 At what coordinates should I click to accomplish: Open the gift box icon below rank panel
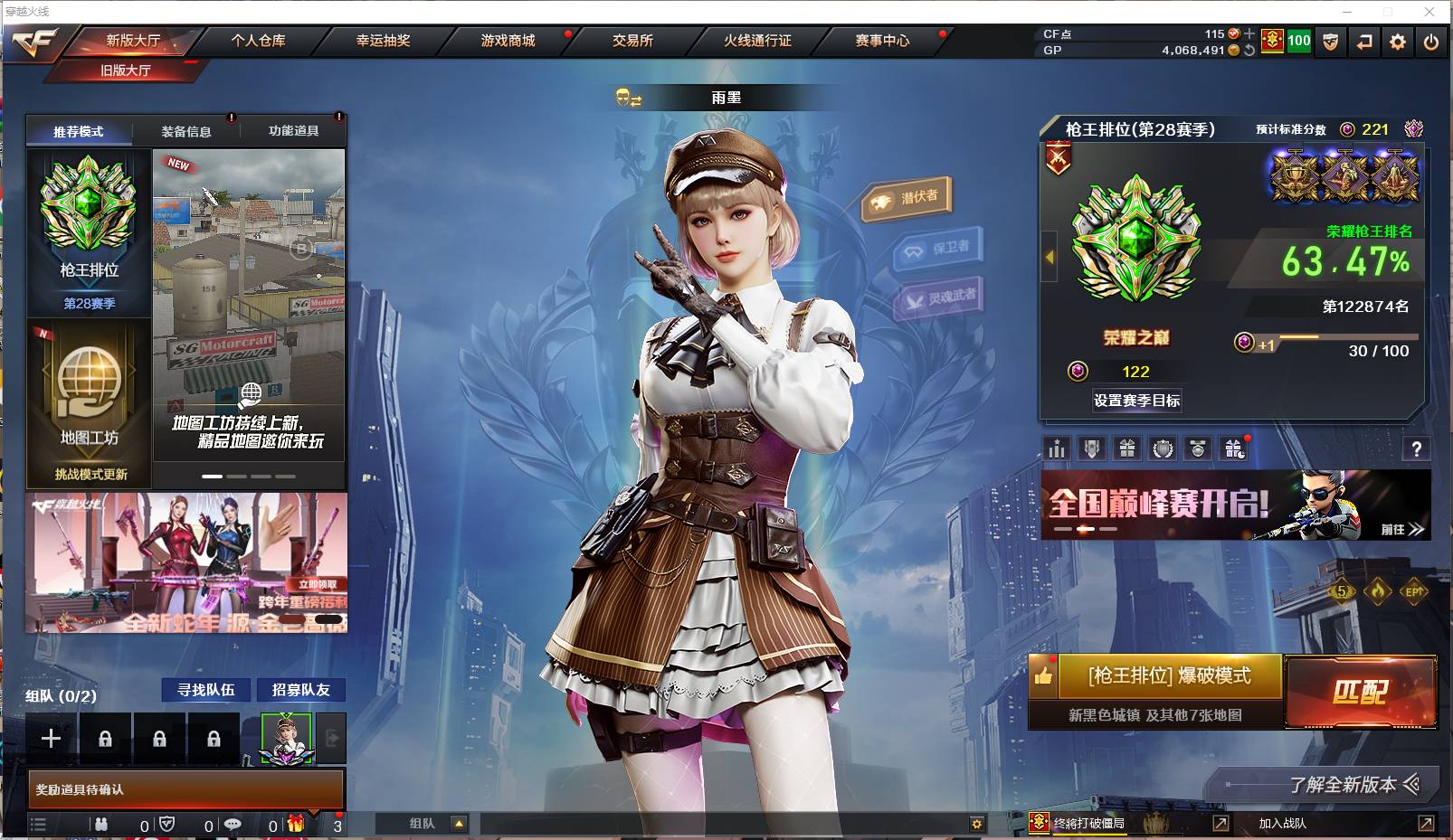[1126, 448]
